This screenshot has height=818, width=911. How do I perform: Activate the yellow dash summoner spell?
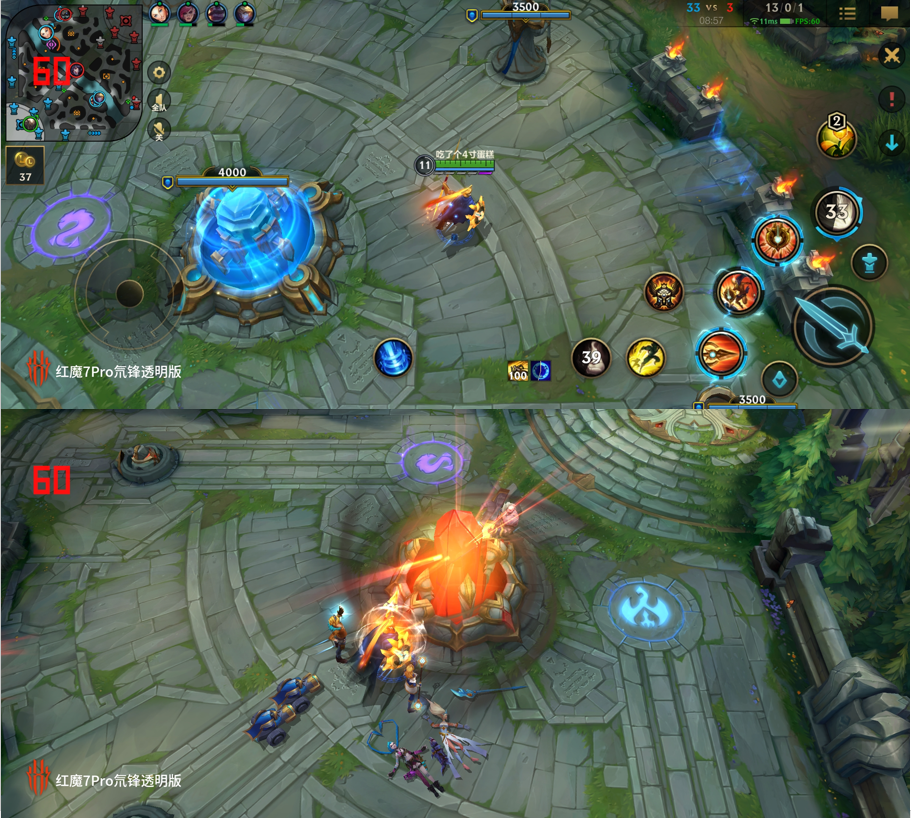click(x=646, y=357)
